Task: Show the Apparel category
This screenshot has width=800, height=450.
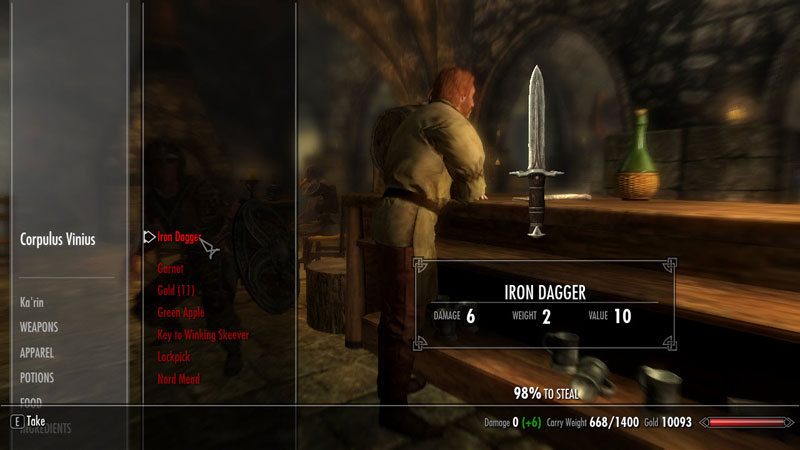Action: (x=37, y=353)
